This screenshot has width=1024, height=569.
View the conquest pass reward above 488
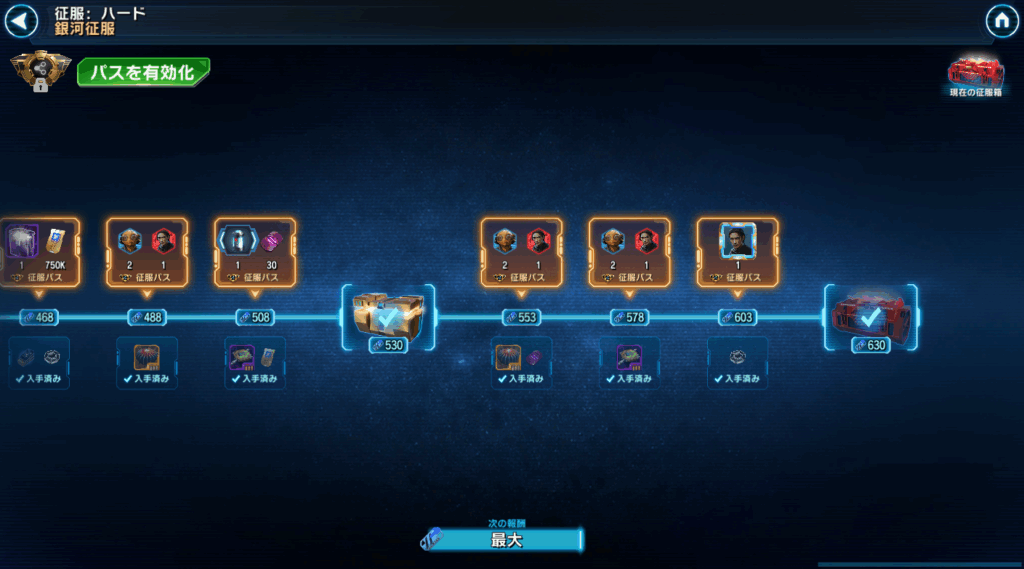tap(147, 252)
